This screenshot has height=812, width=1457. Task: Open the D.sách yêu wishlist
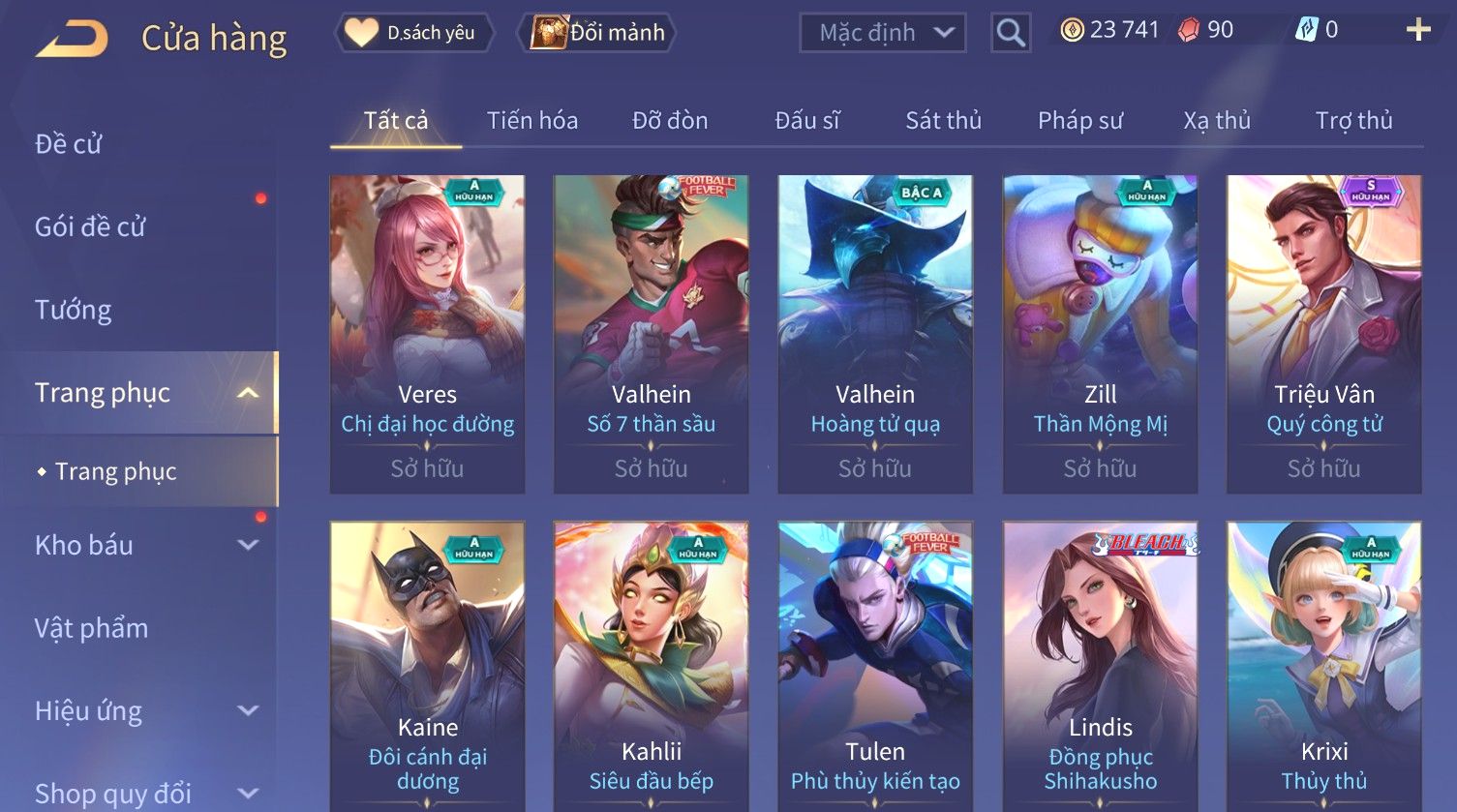pyautogui.click(x=414, y=33)
